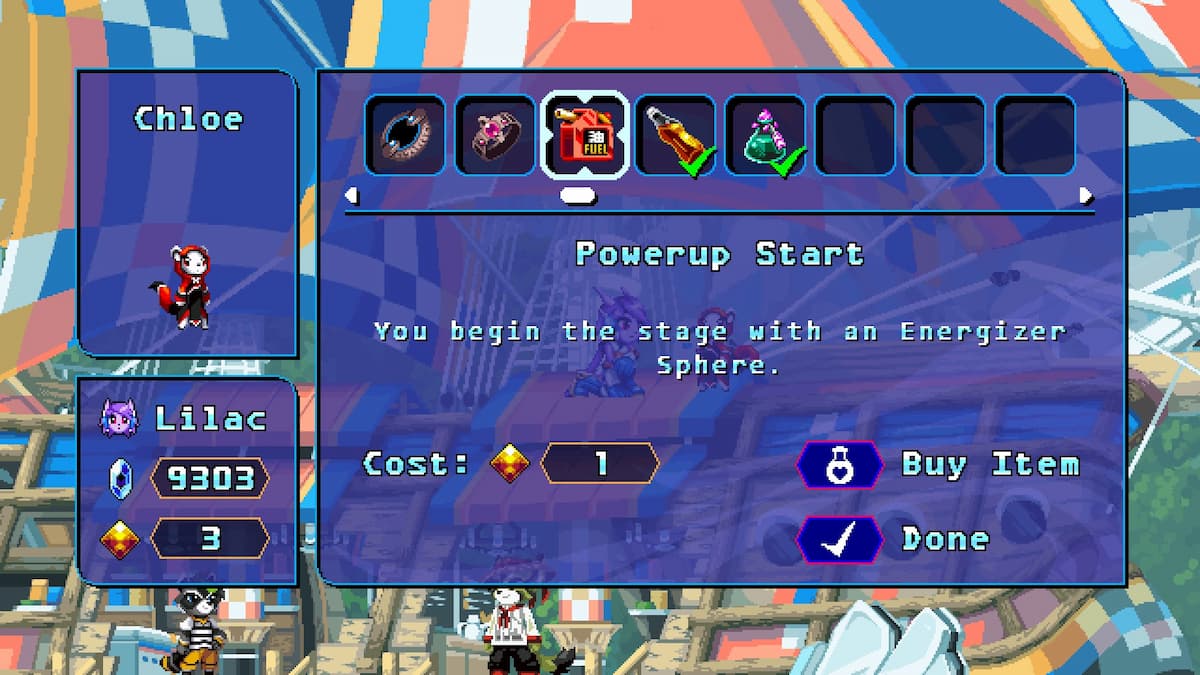The width and height of the screenshot is (1200, 675).
Task: Select the blue ring item slot
Action: [x=404, y=135]
